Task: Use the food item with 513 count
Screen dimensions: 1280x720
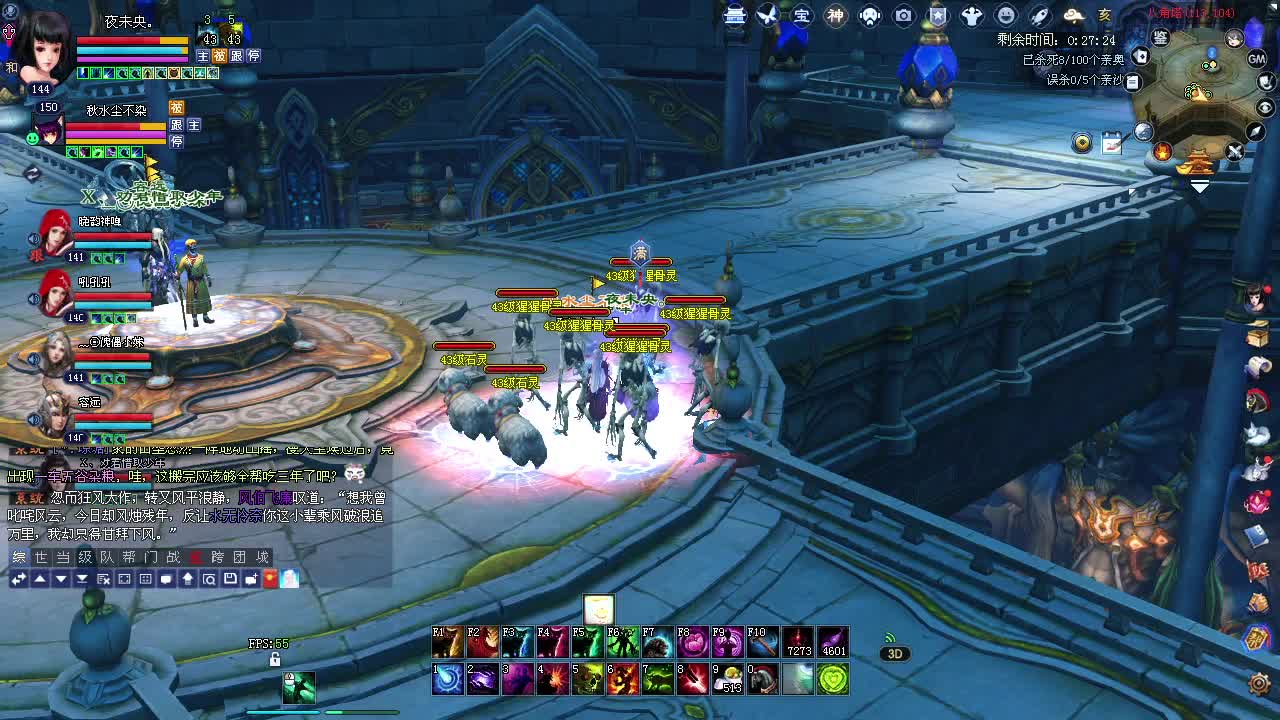Action: (x=730, y=679)
